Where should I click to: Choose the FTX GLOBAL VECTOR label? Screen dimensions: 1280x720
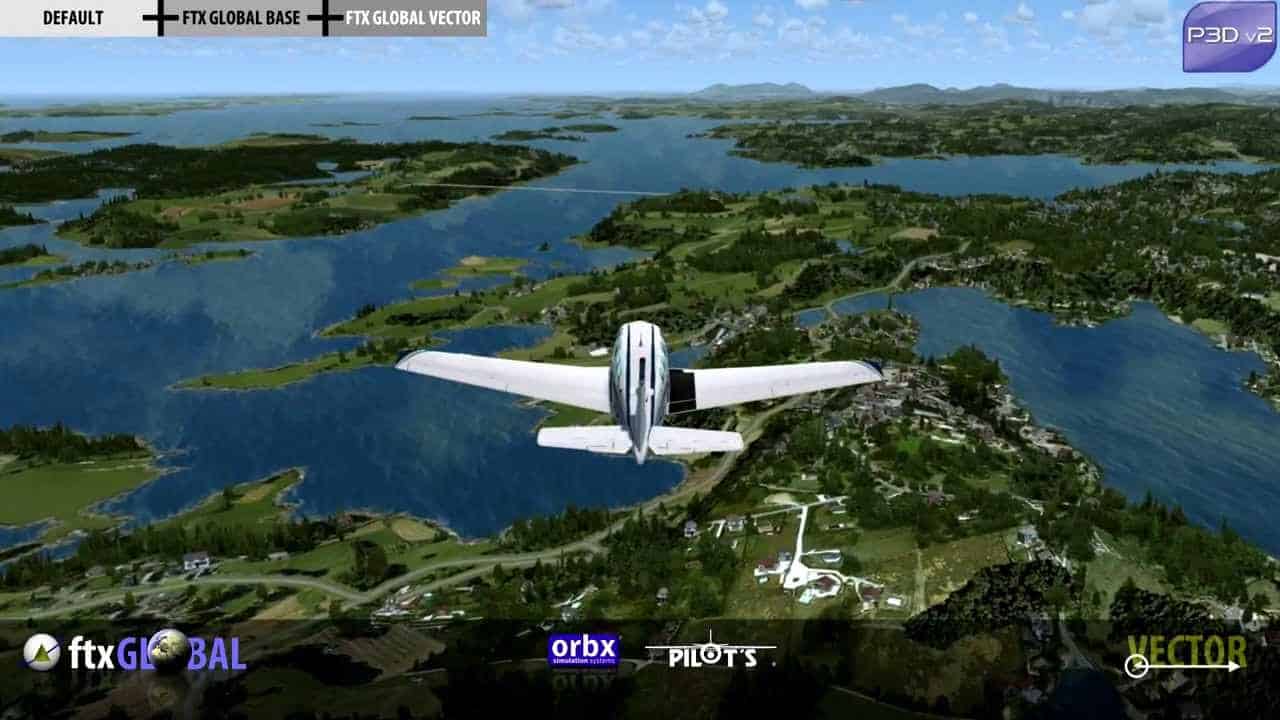coord(413,18)
